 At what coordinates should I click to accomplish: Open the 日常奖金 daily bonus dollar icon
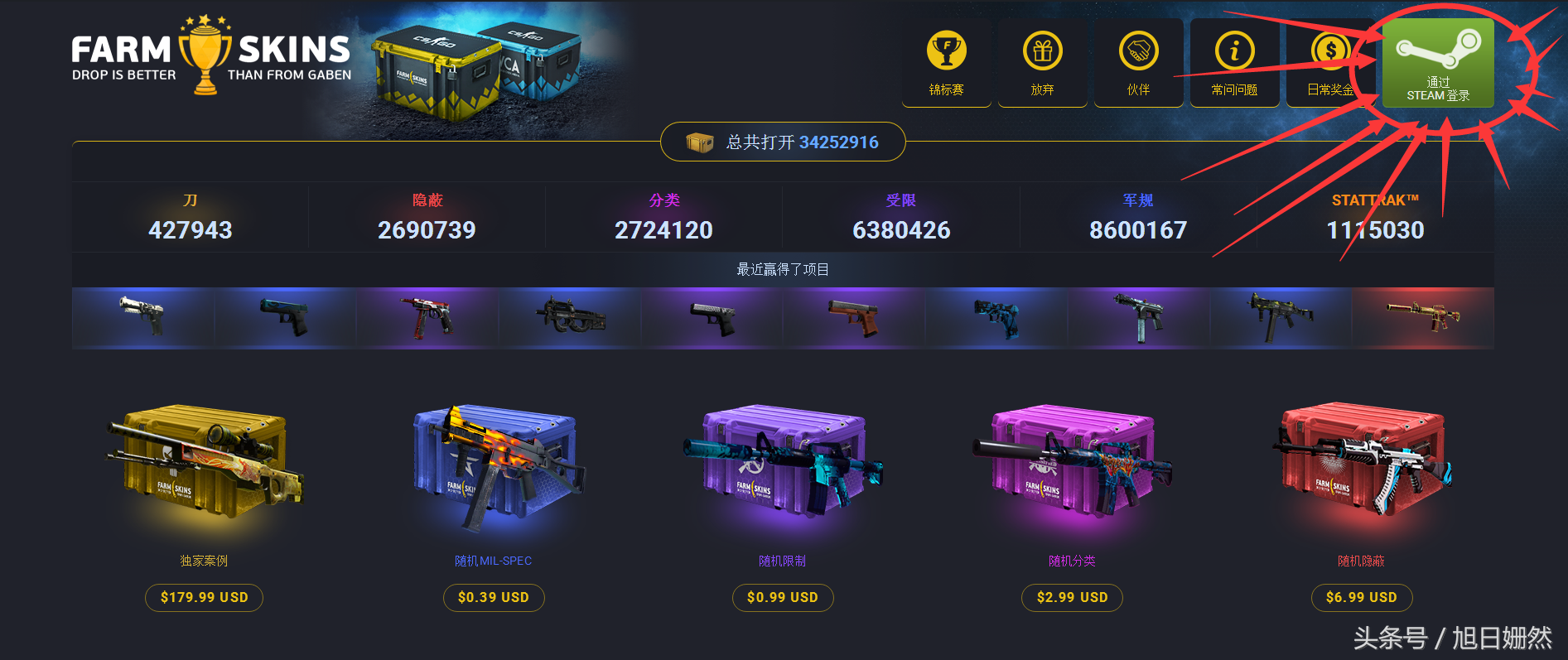pyautogui.click(x=1331, y=51)
